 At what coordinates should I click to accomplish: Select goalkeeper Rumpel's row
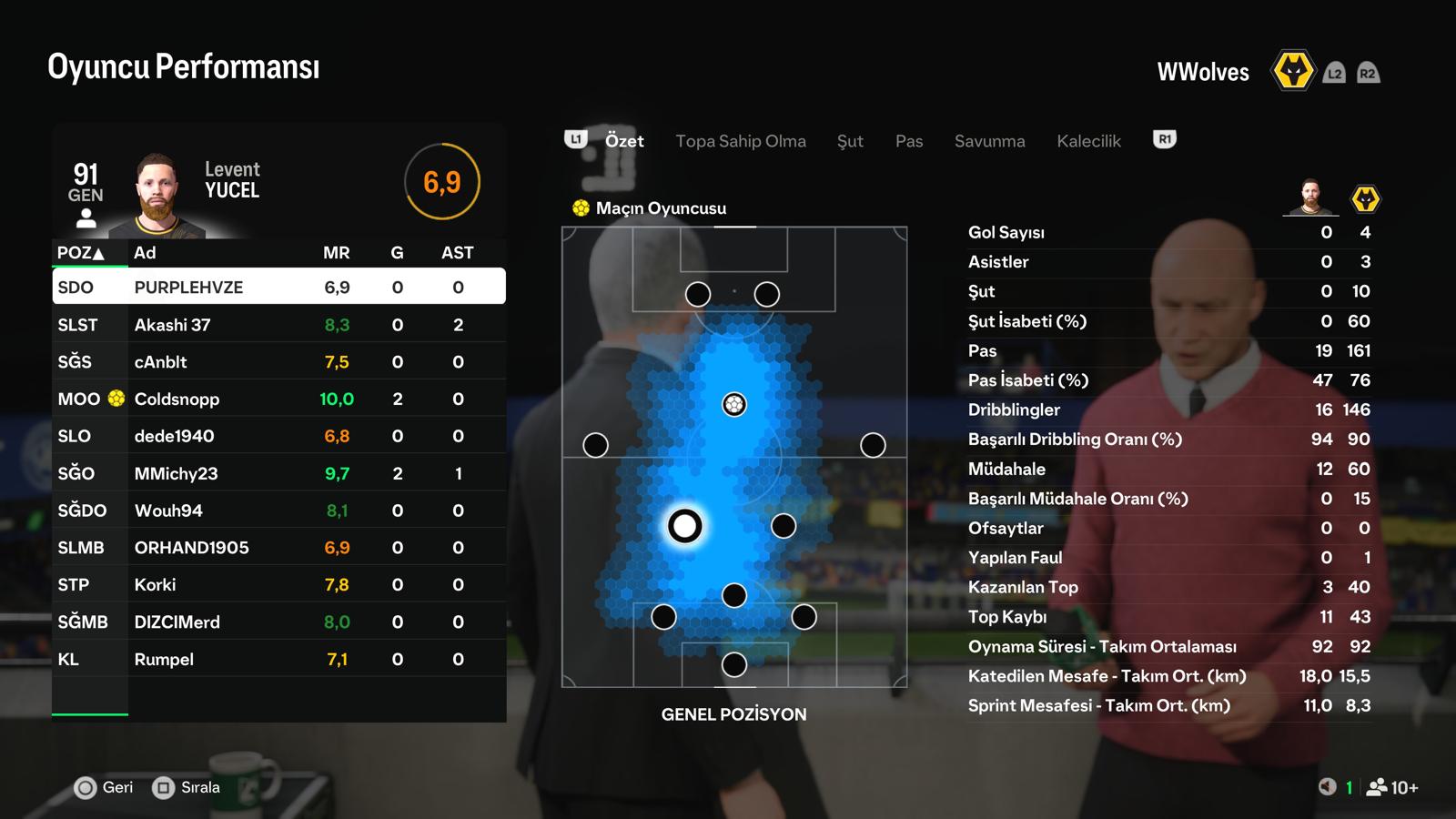point(278,660)
